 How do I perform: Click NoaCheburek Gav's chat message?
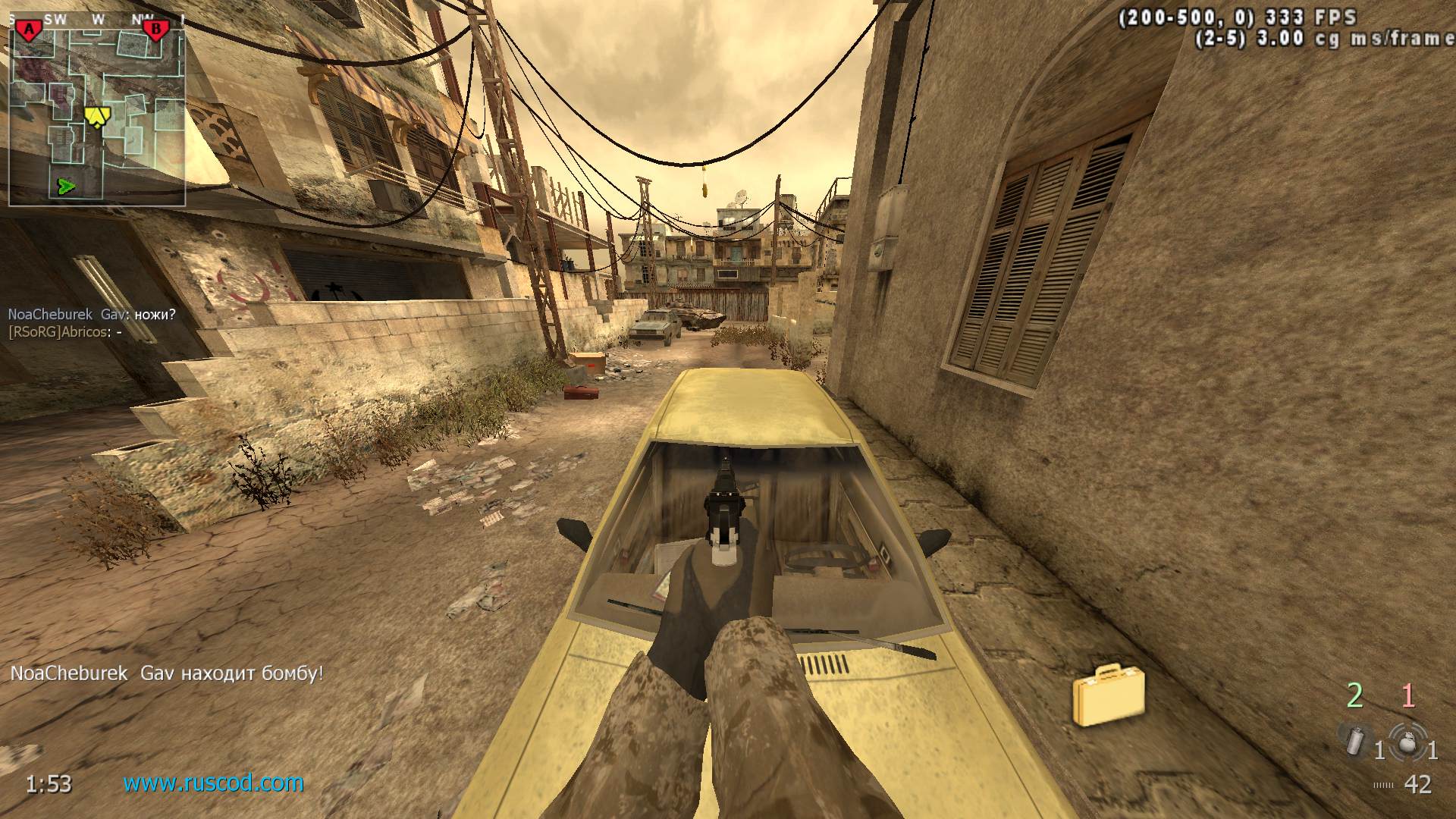(x=92, y=315)
